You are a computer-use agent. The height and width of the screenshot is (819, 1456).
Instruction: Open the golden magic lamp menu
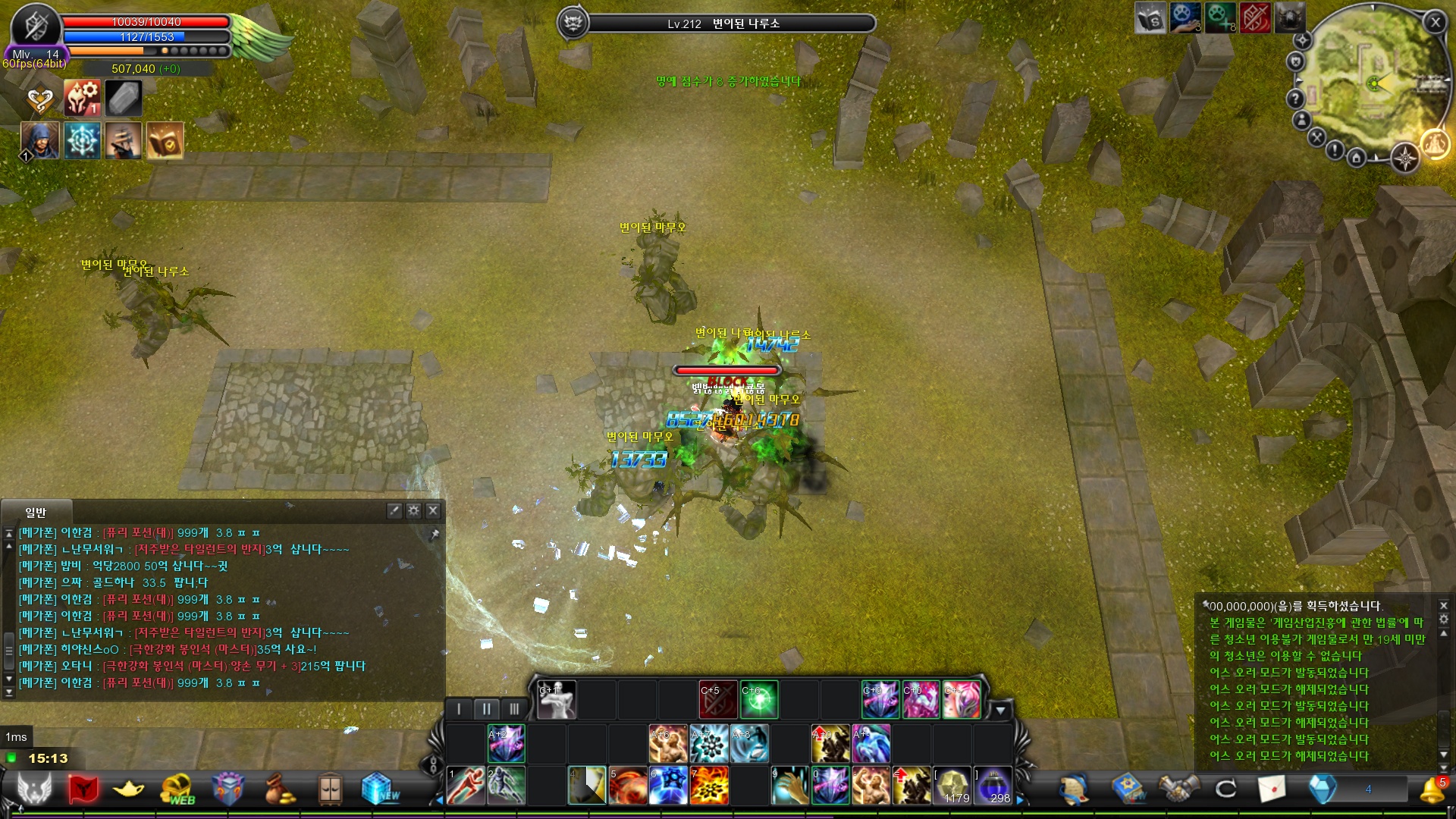coord(128,789)
